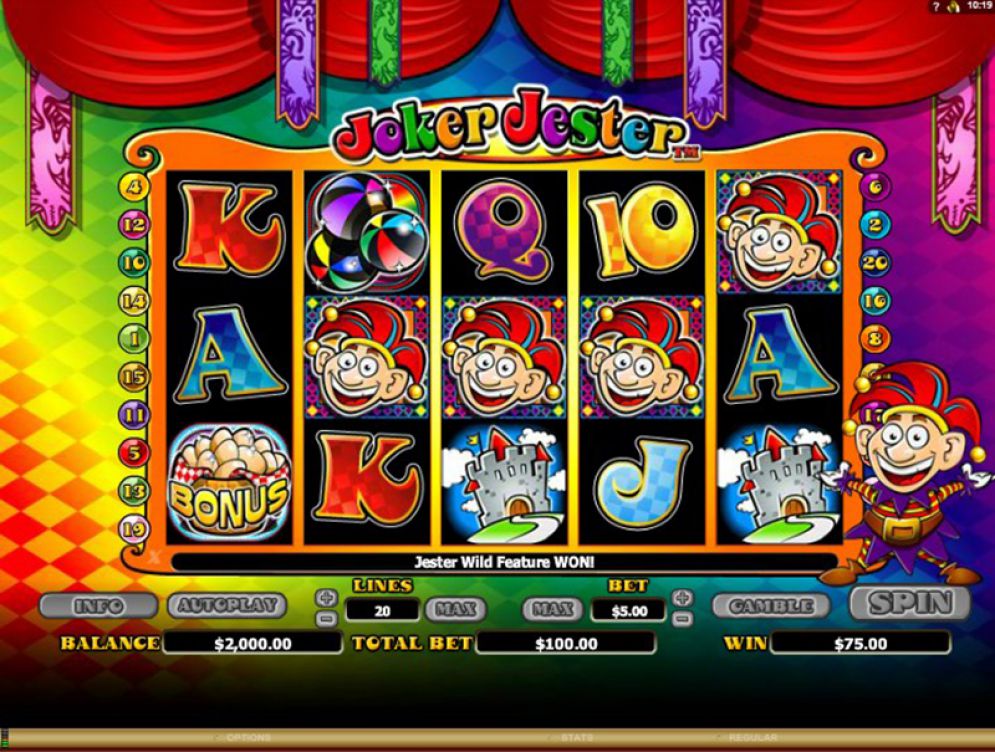Choose payline marker 20
Screen dimensions: 995x752
(x=875, y=262)
